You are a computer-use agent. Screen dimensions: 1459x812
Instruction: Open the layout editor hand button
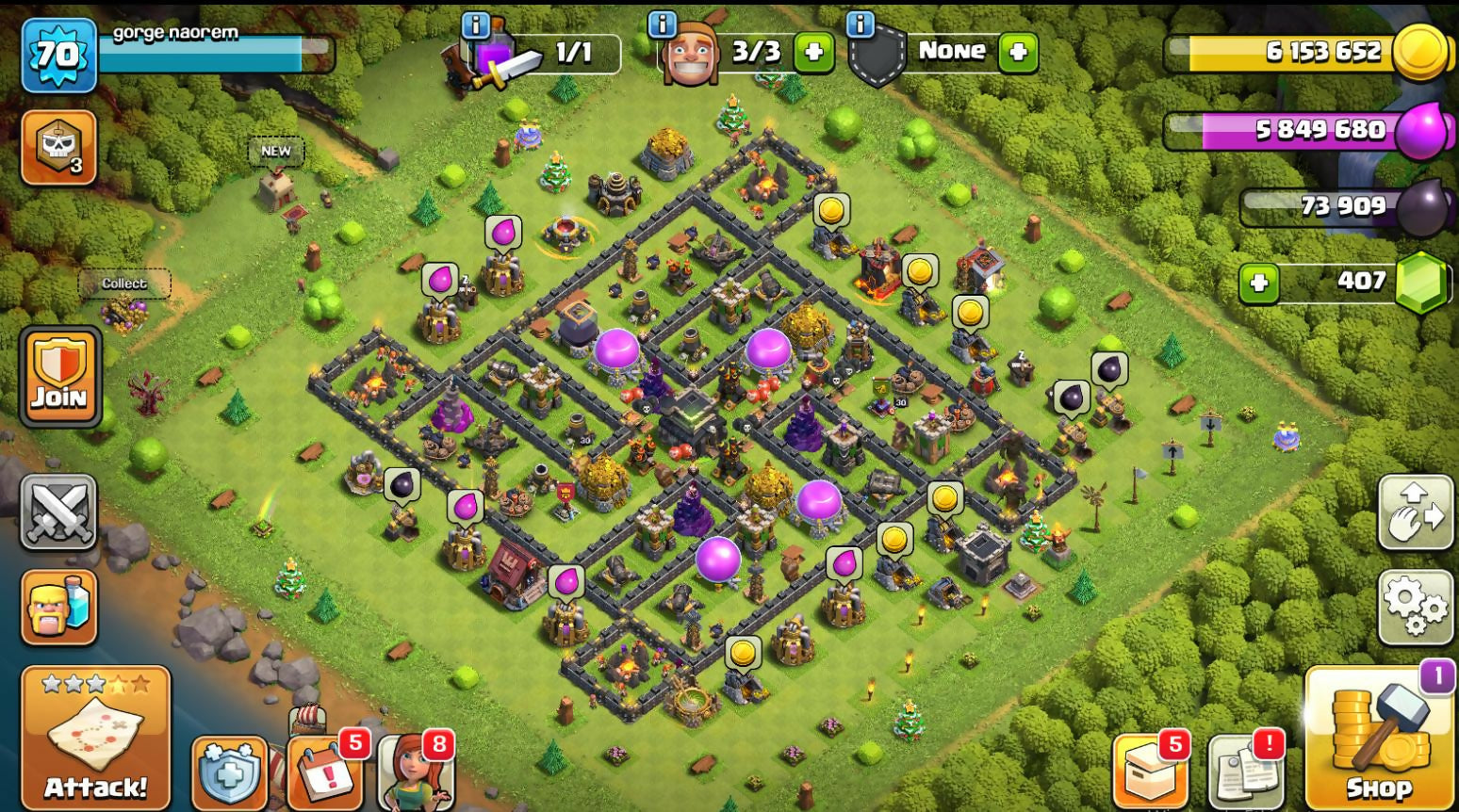click(1415, 513)
